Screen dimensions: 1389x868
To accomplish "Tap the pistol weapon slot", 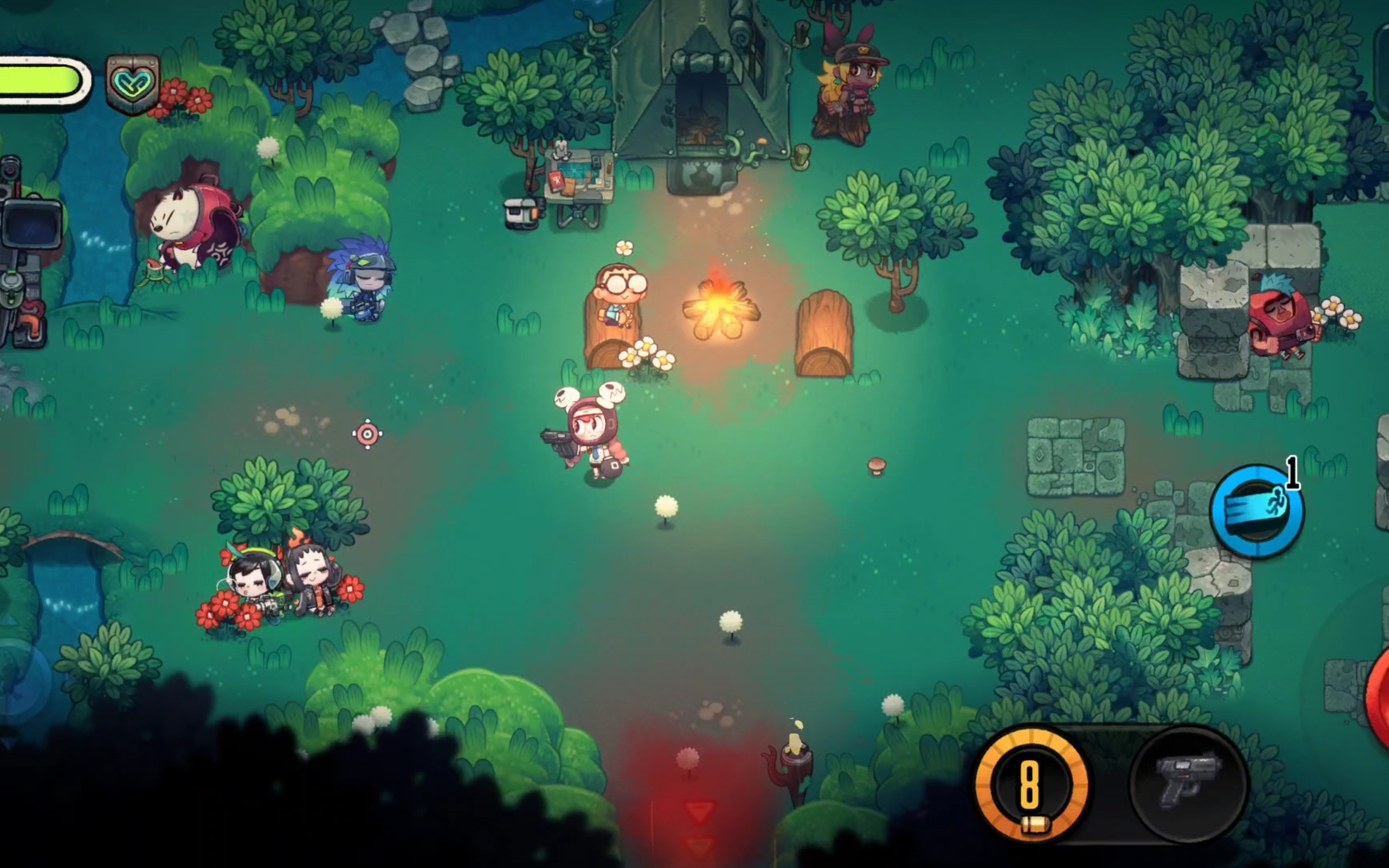I will [1188, 784].
